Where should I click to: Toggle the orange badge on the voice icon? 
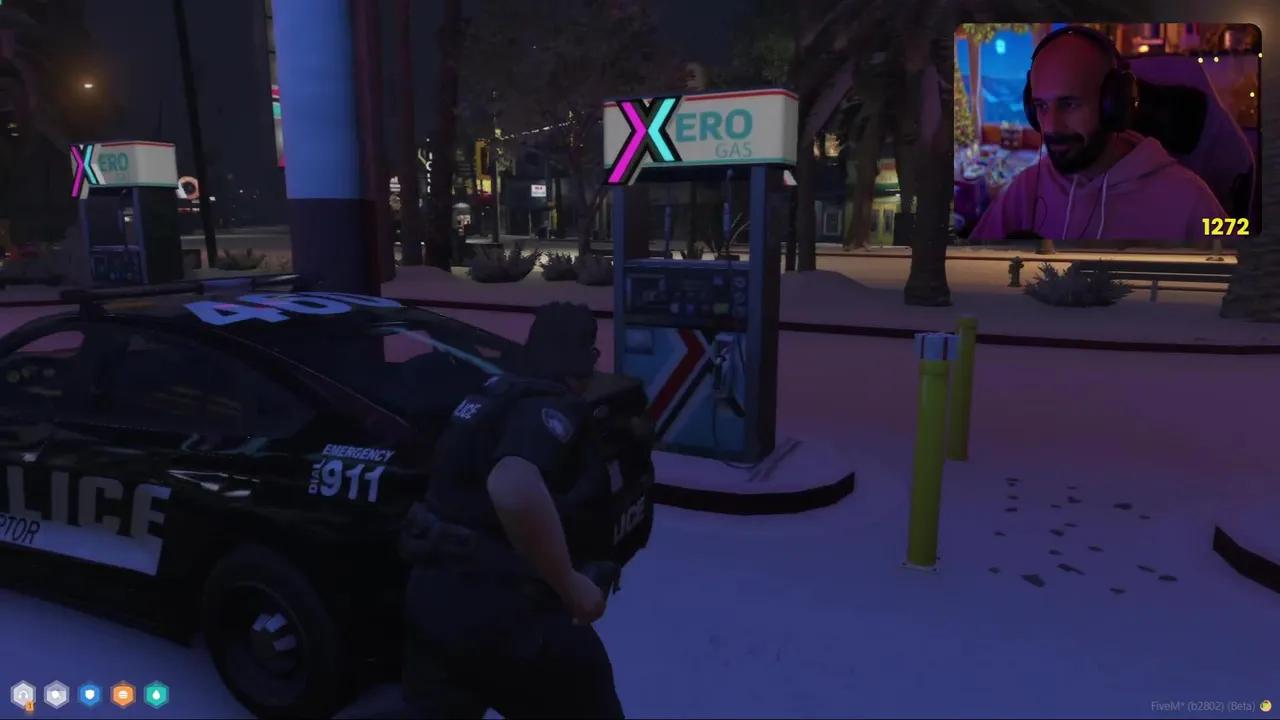coord(30,705)
